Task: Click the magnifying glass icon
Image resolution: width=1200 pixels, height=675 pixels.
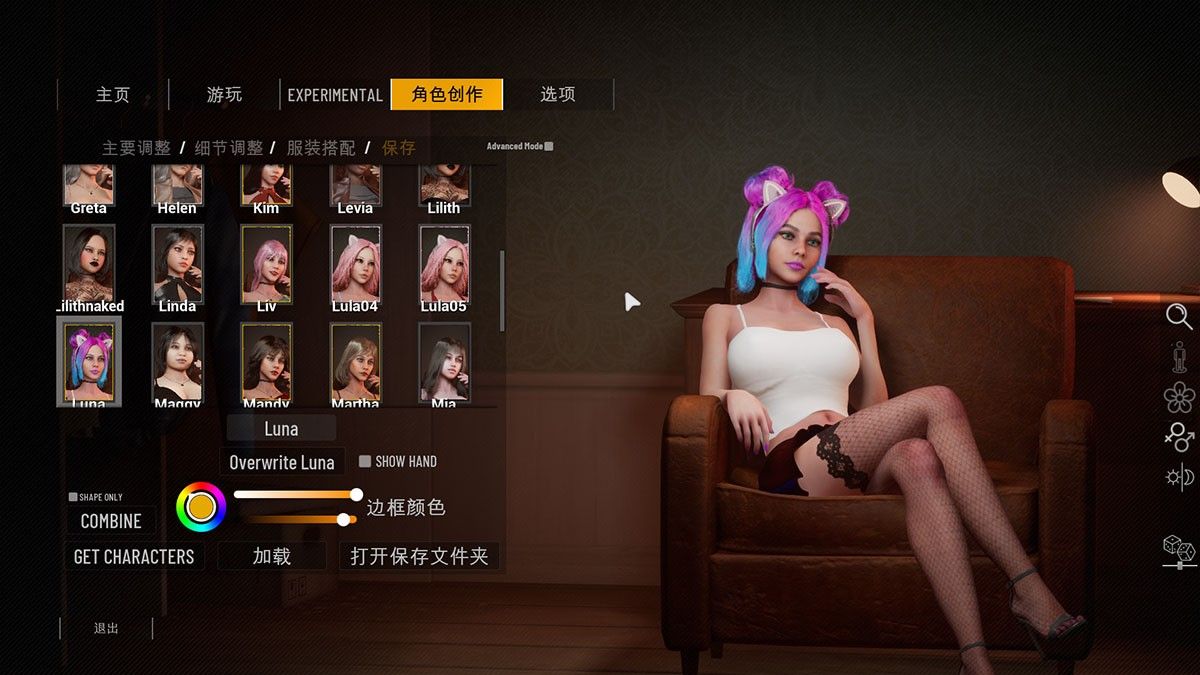Action: tap(1179, 316)
